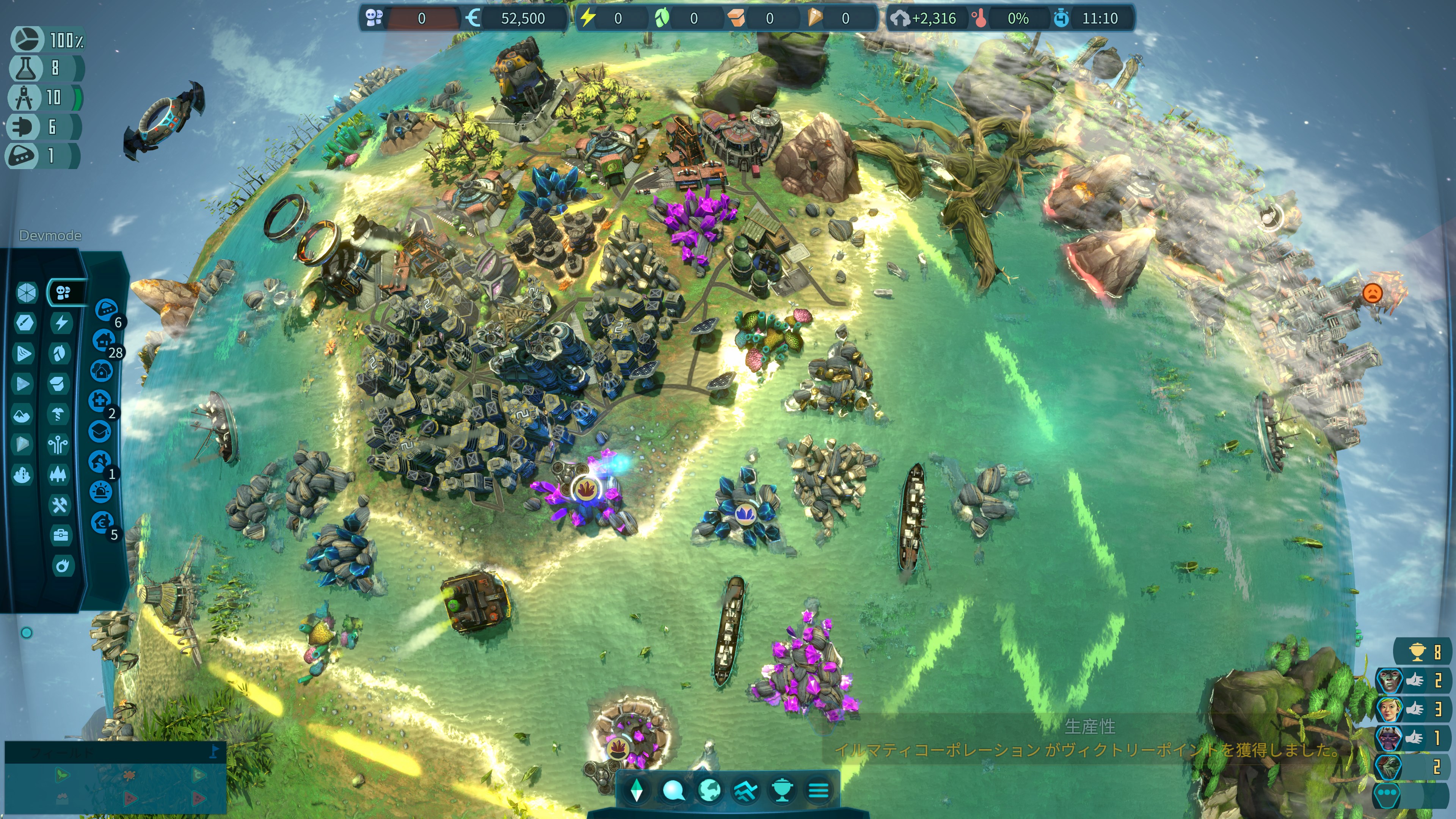Screen dimensions: 1456x819
Task: Select the blonde woman rival portrait
Action: tap(1389, 709)
